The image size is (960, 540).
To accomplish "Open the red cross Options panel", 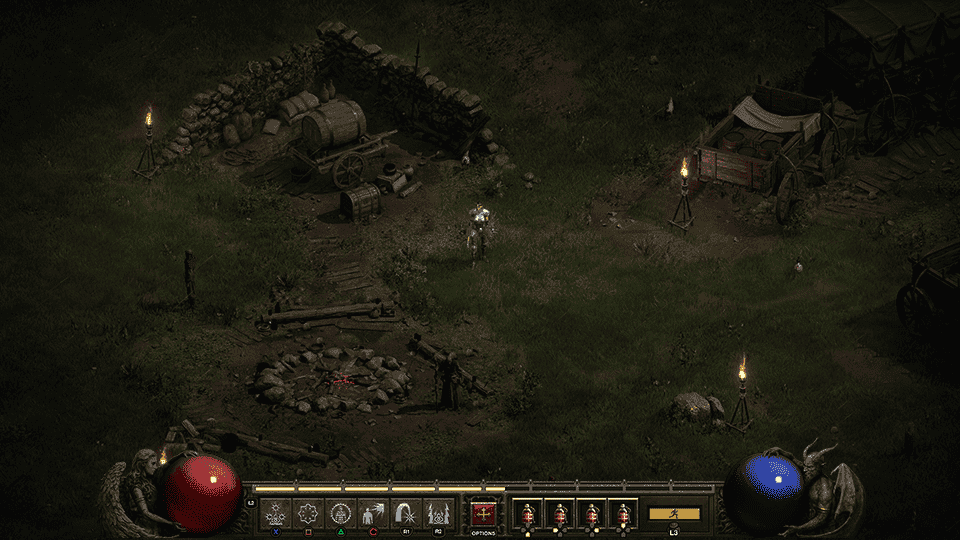I will 483,514.
